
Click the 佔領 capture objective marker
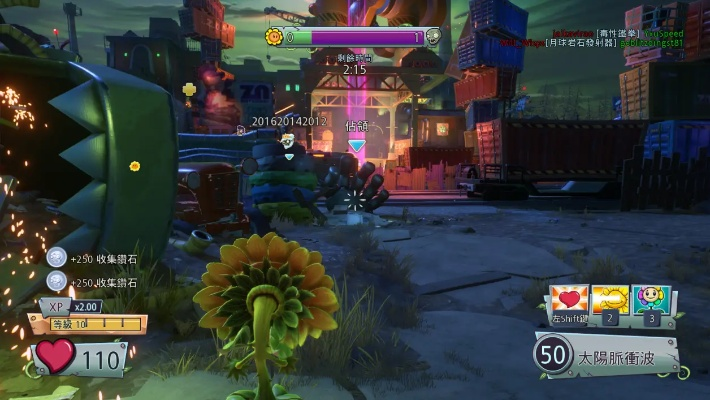(356, 133)
